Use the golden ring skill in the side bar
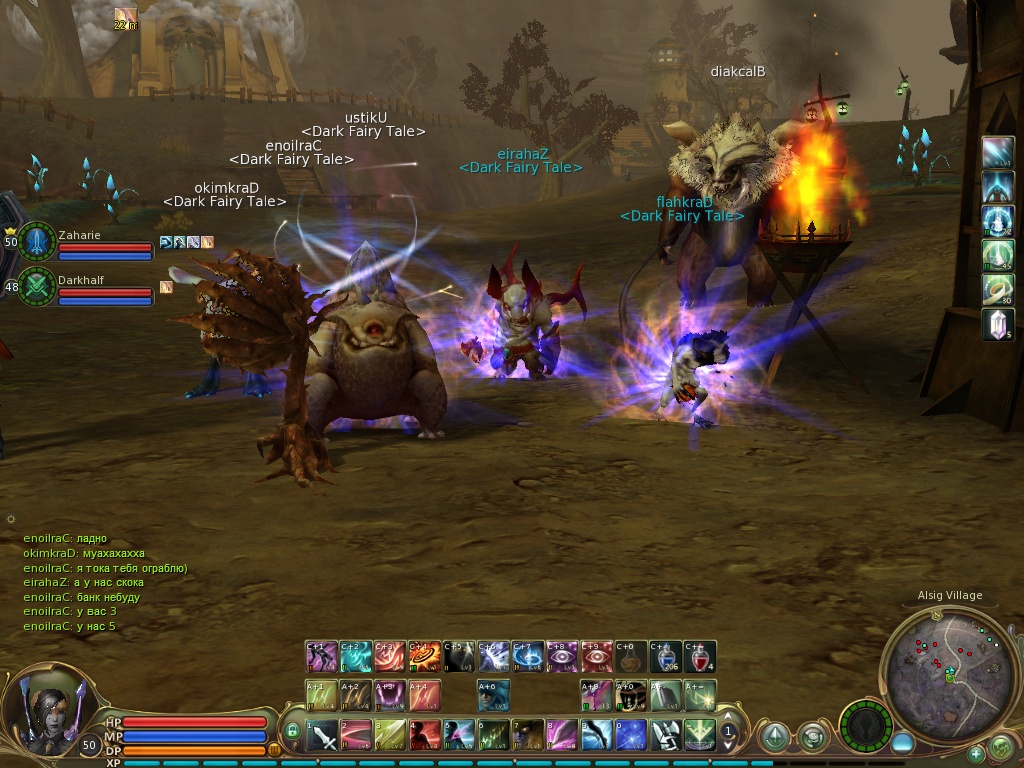 (x=998, y=290)
